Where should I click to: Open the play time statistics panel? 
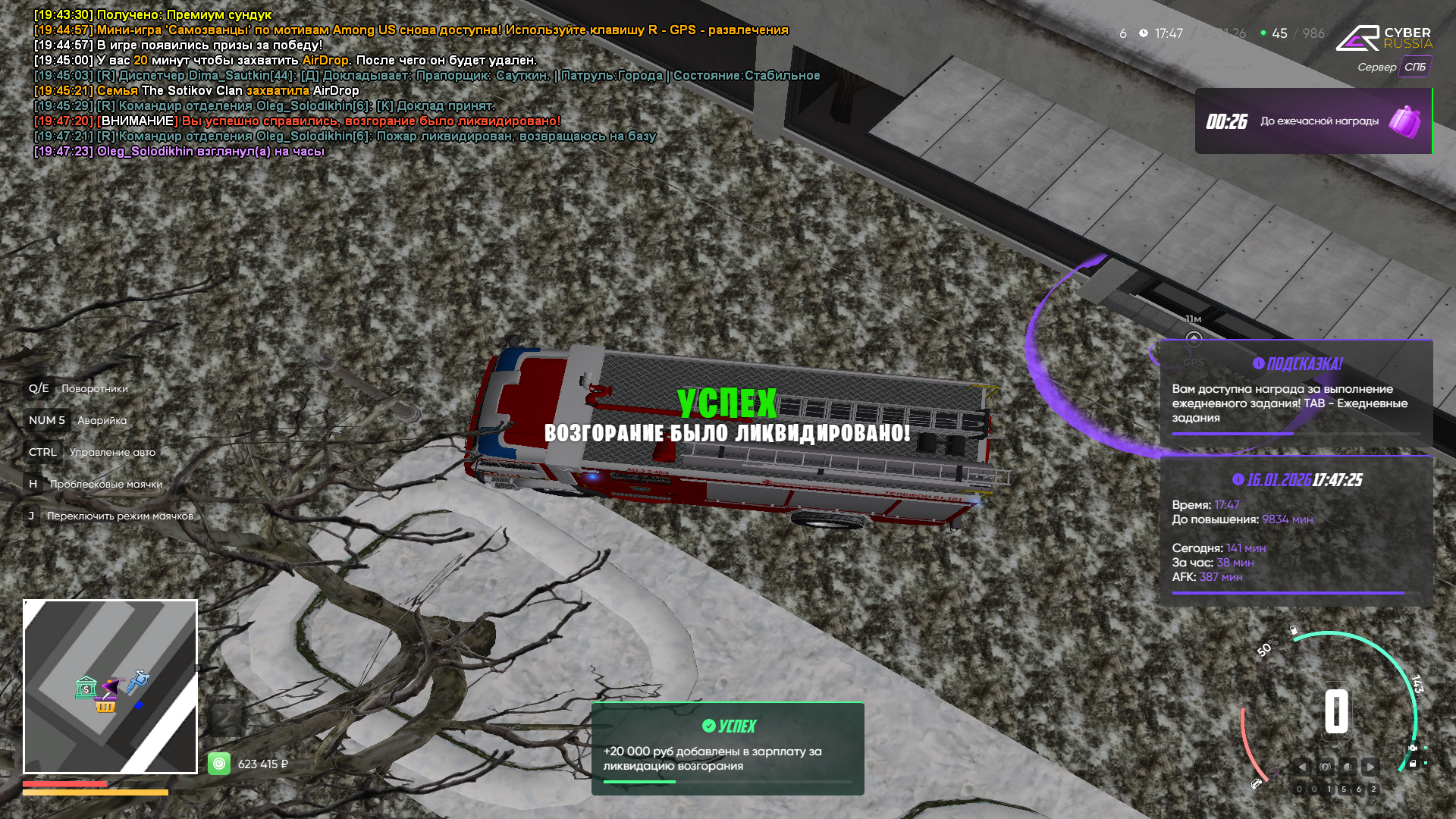point(1296,531)
